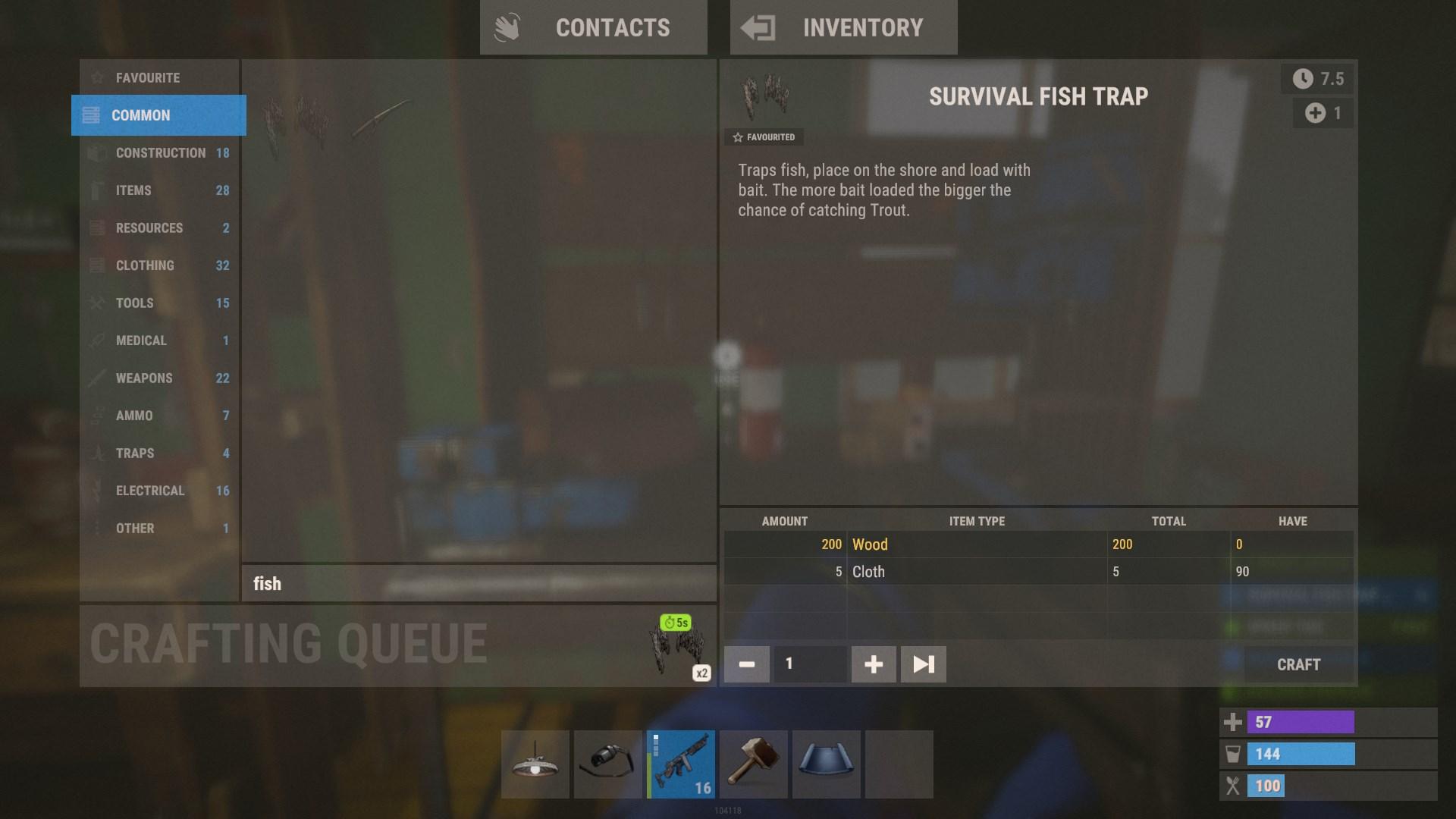Select the bow blueprint in results

[x=381, y=120]
